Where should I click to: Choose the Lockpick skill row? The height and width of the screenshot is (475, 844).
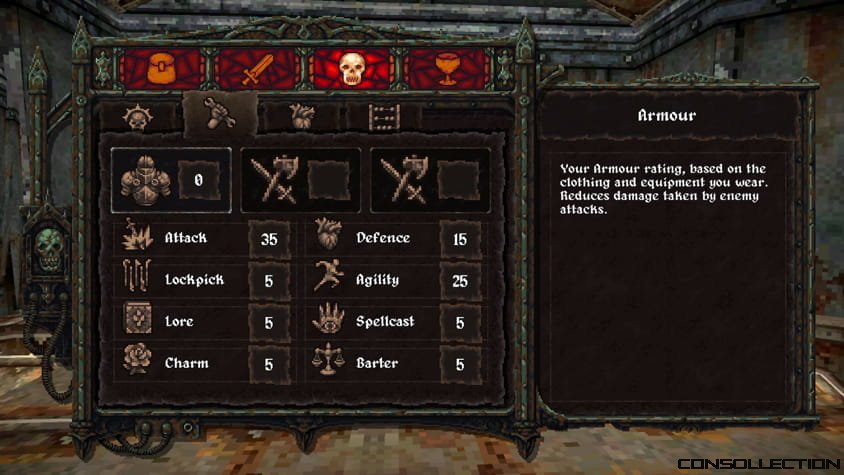point(204,280)
